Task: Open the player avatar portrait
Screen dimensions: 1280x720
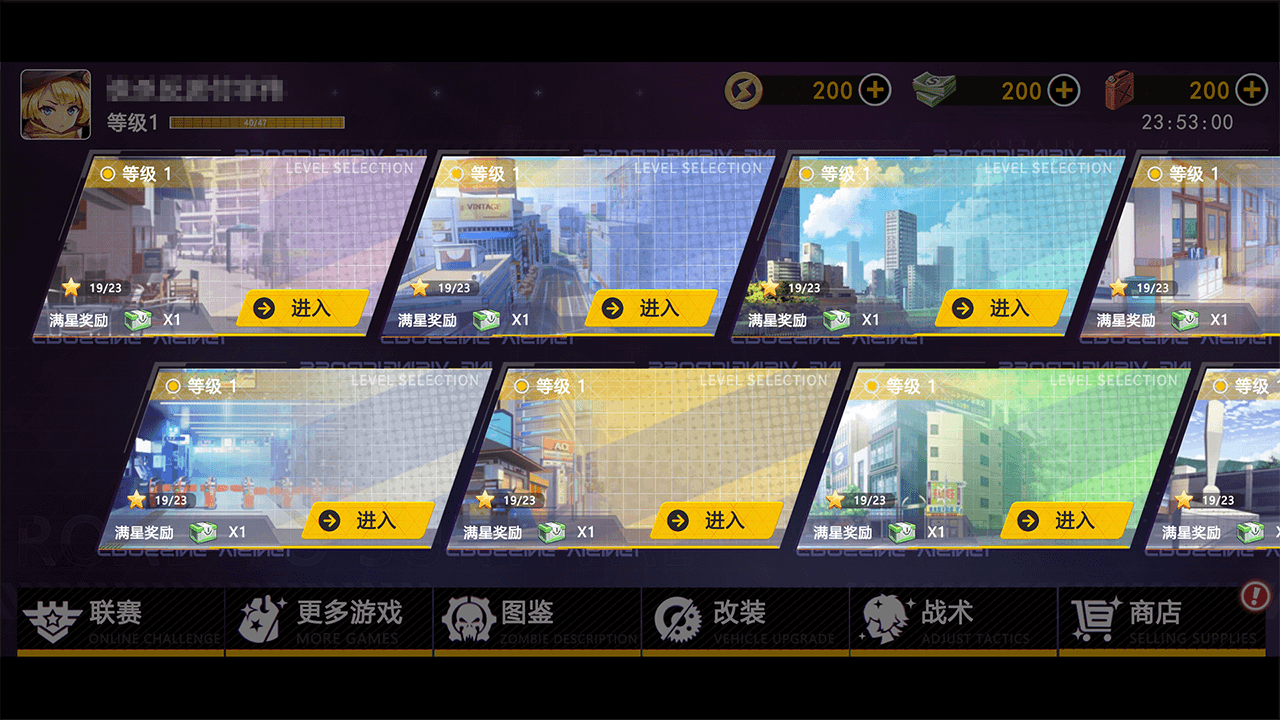Action: coord(56,103)
